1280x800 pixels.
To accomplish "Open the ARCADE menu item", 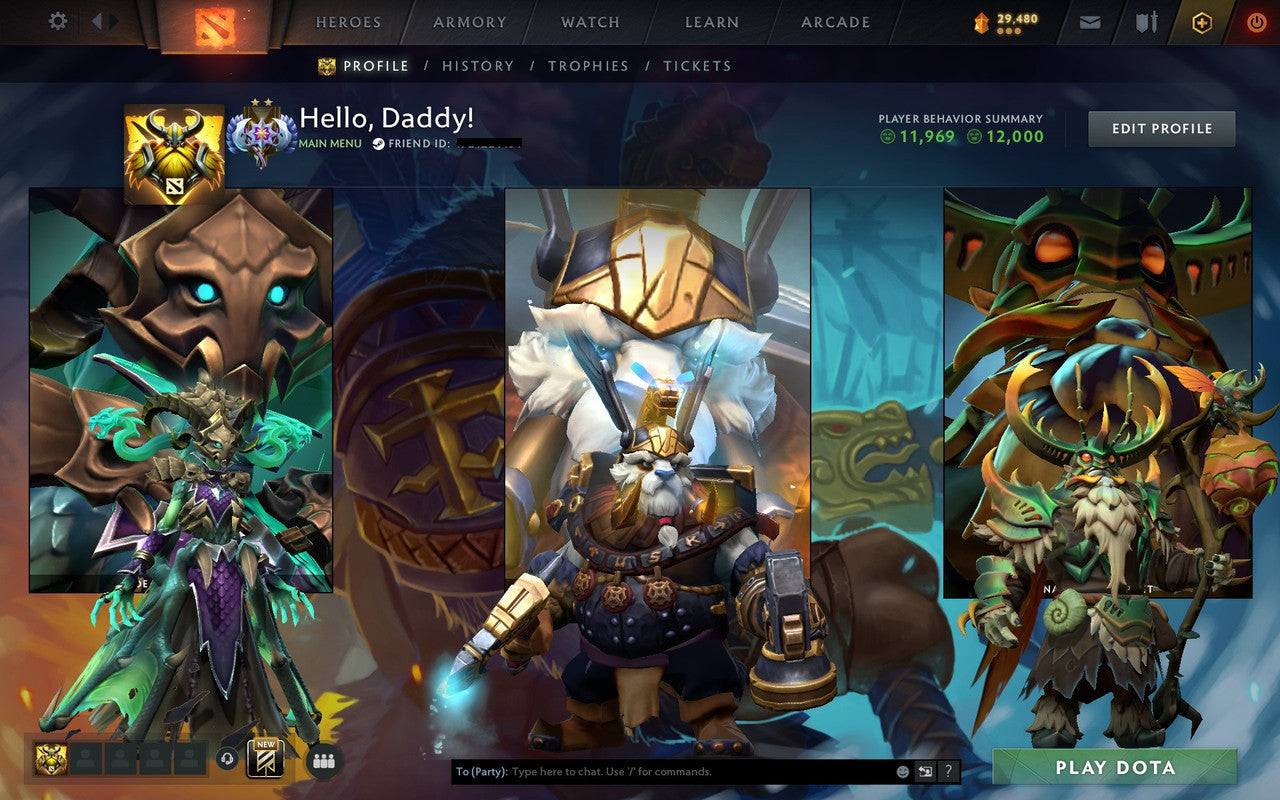I will [835, 21].
